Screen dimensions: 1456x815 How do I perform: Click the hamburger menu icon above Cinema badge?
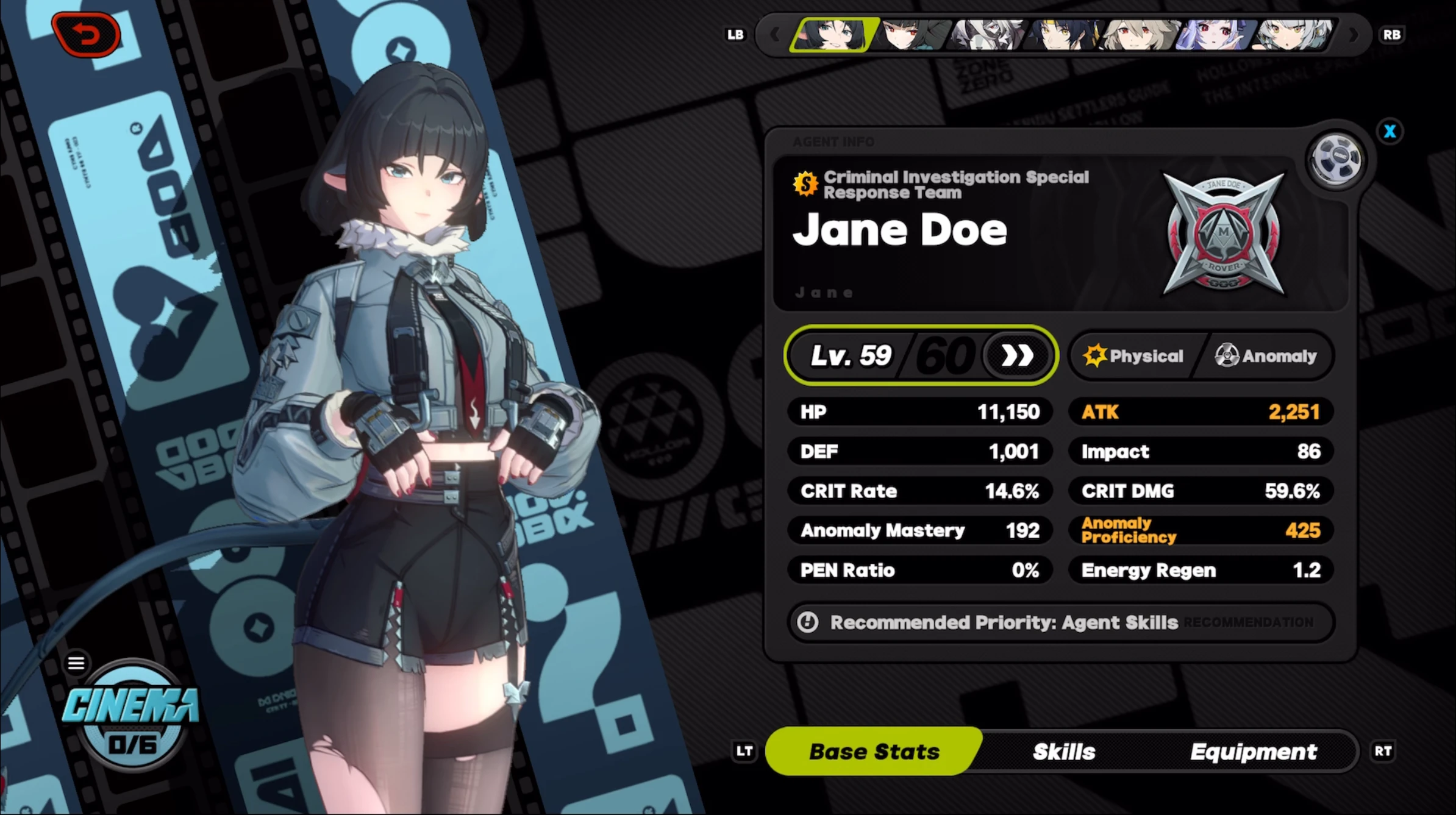pos(76,663)
